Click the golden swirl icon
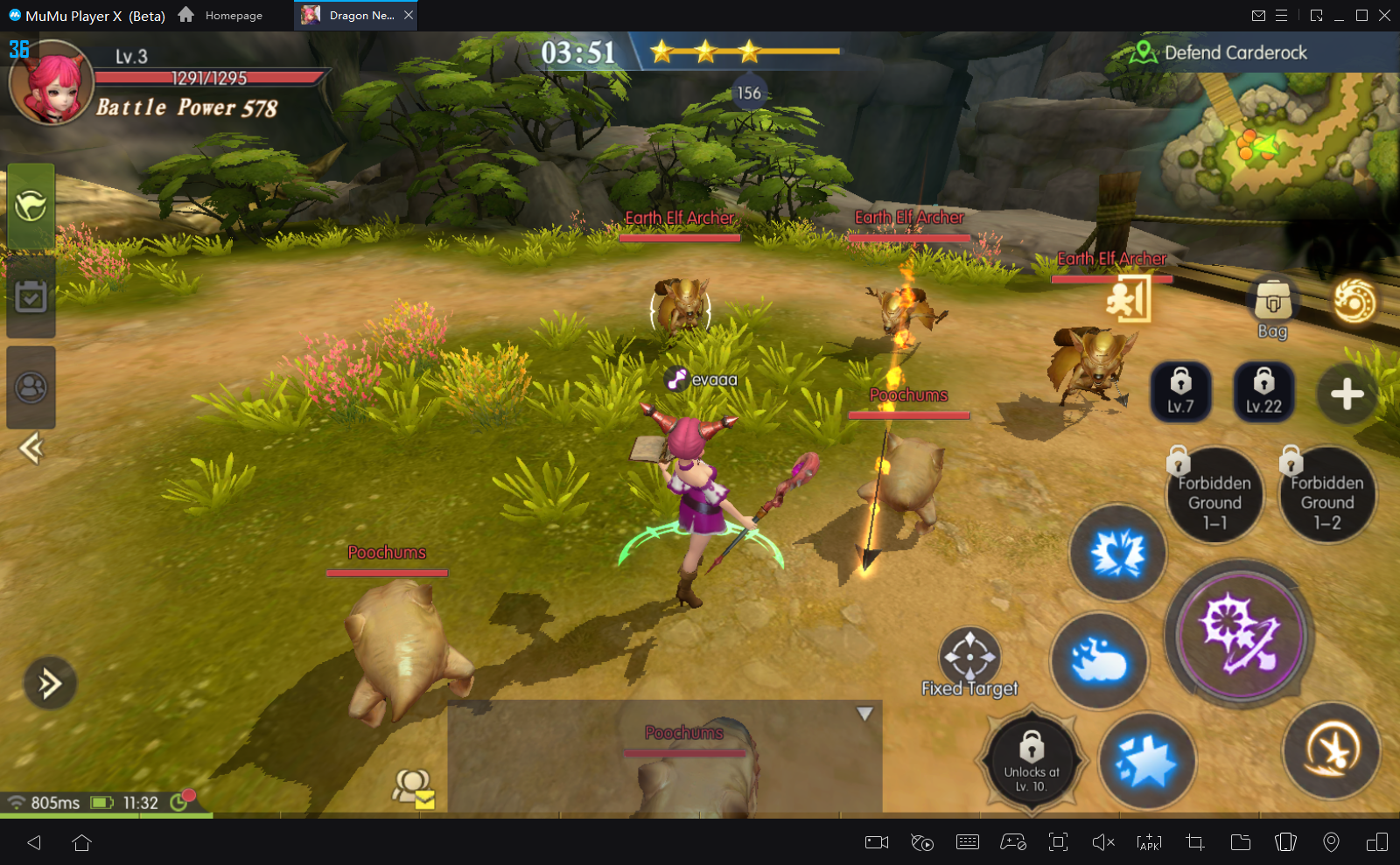Screen dimensions: 1400x865 1354,302
